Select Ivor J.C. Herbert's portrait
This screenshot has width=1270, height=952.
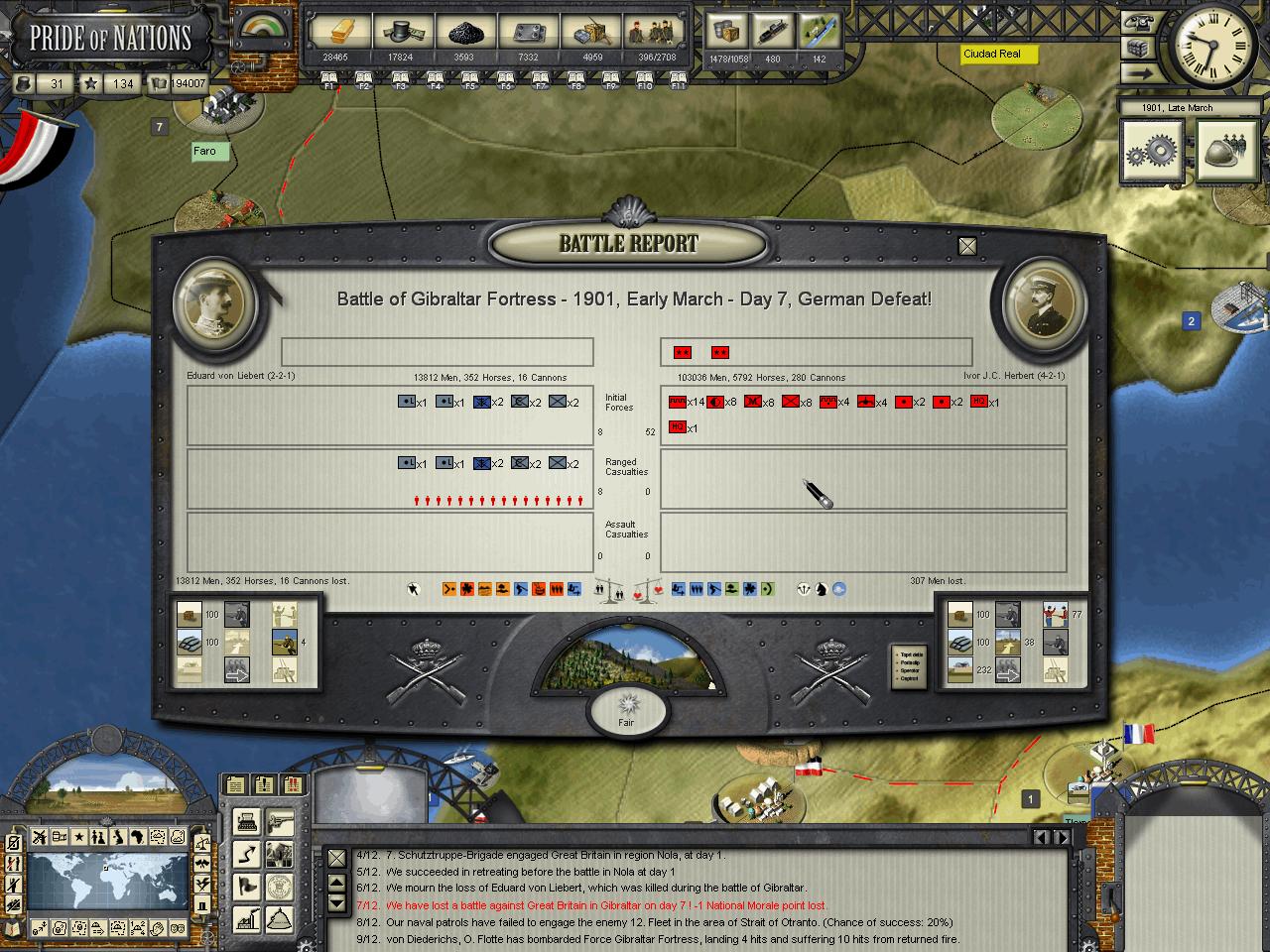(x=1045, y=301)
